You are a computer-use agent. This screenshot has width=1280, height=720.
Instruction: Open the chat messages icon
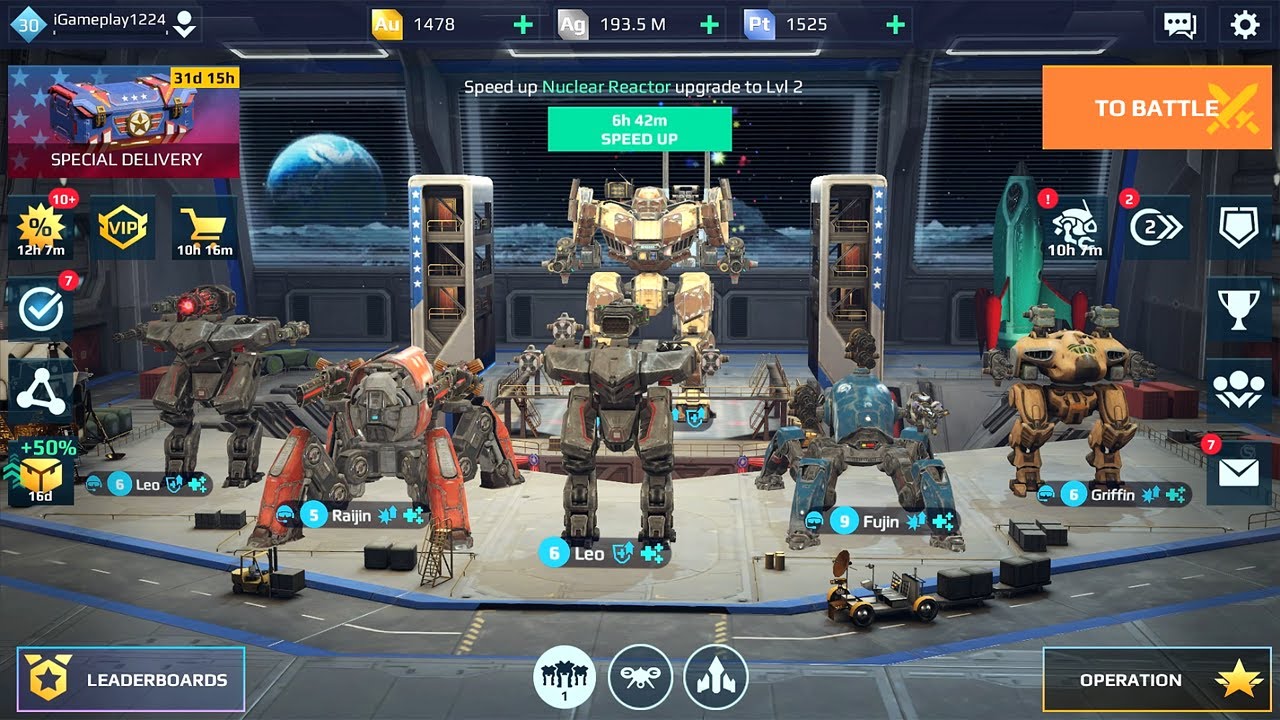pos(1180,25)
